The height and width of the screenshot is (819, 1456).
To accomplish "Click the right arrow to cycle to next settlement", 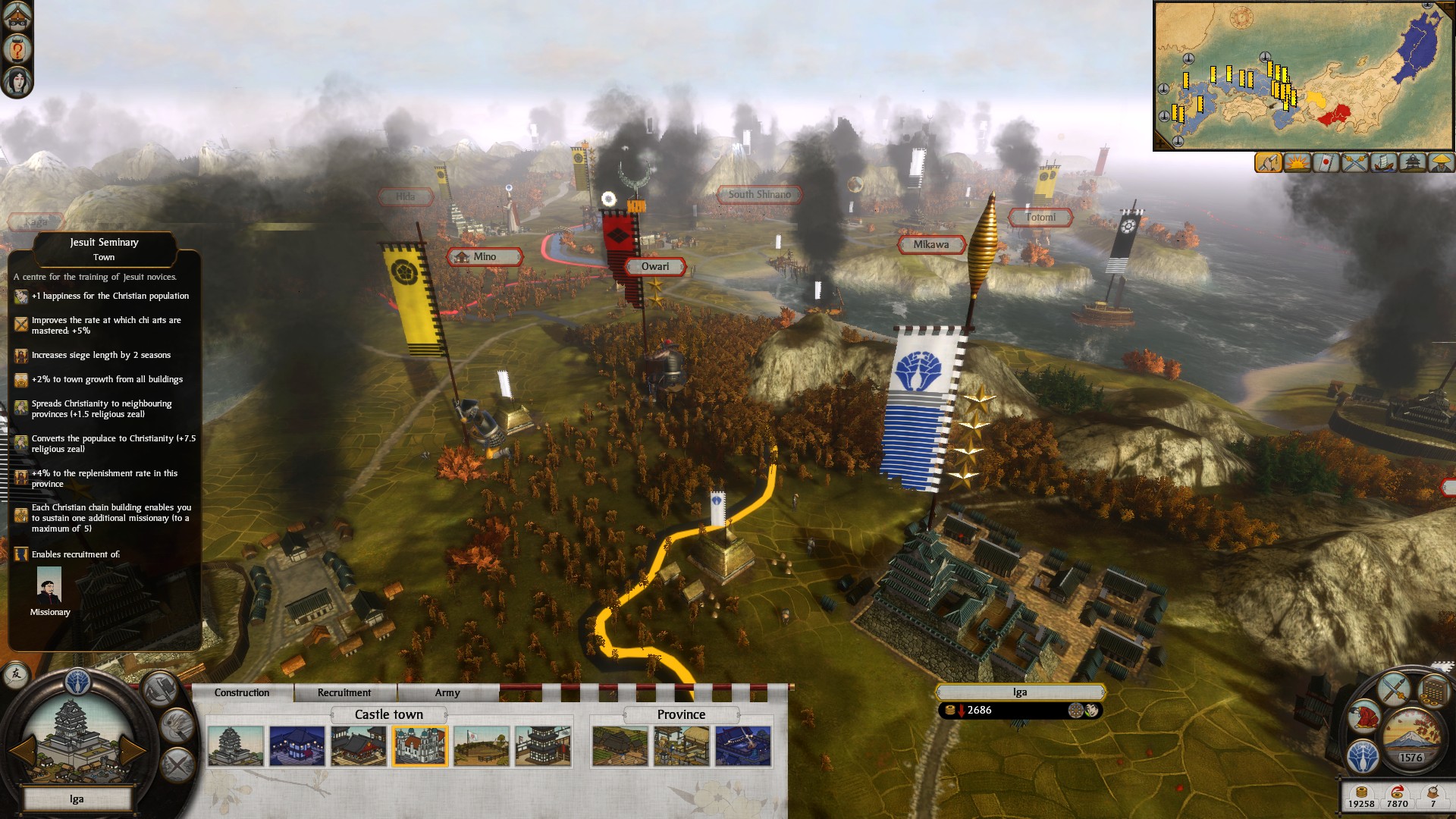I will 133,750.
